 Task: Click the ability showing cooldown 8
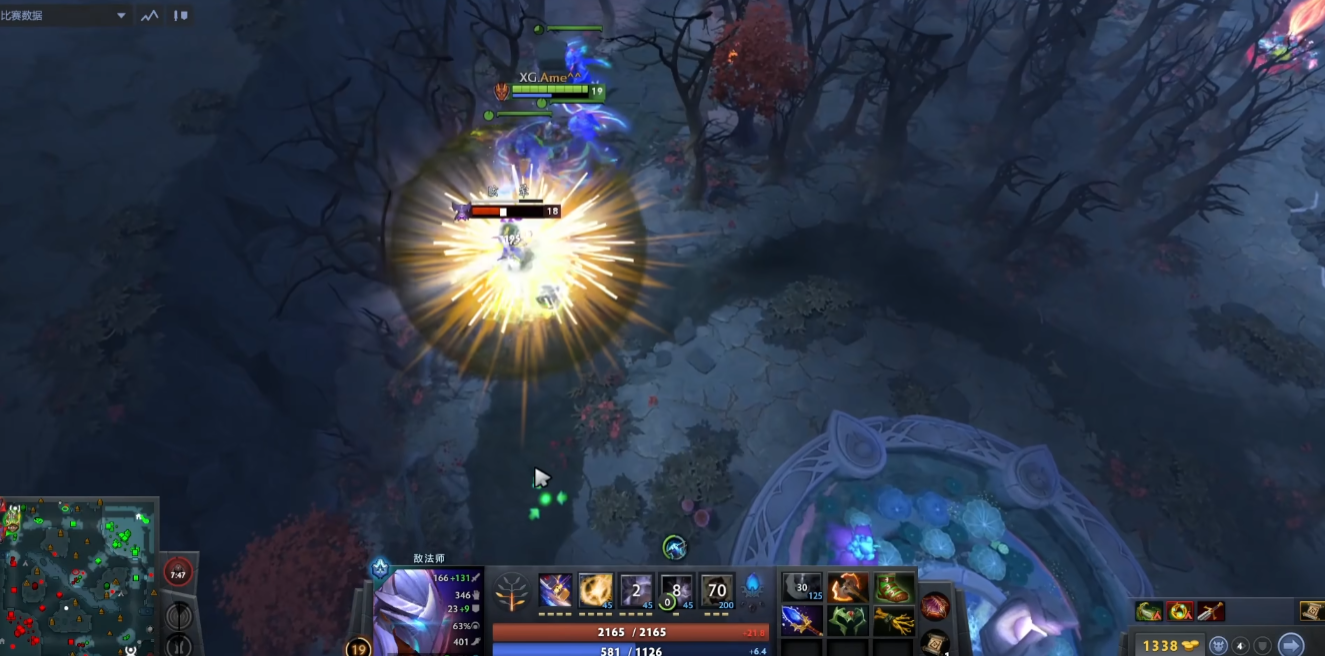point(677,590)
